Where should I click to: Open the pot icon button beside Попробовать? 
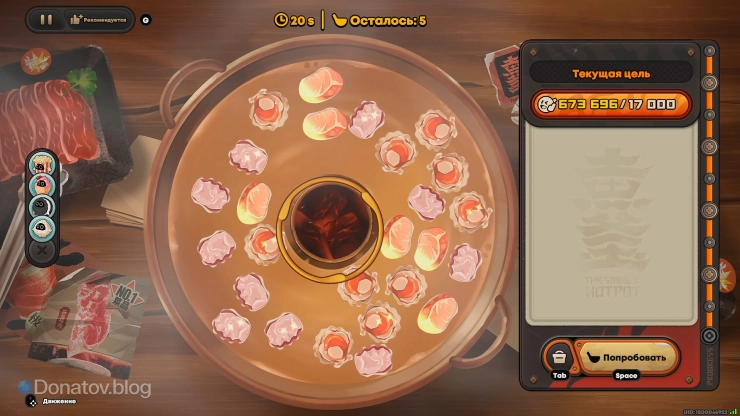coord(560,356)
